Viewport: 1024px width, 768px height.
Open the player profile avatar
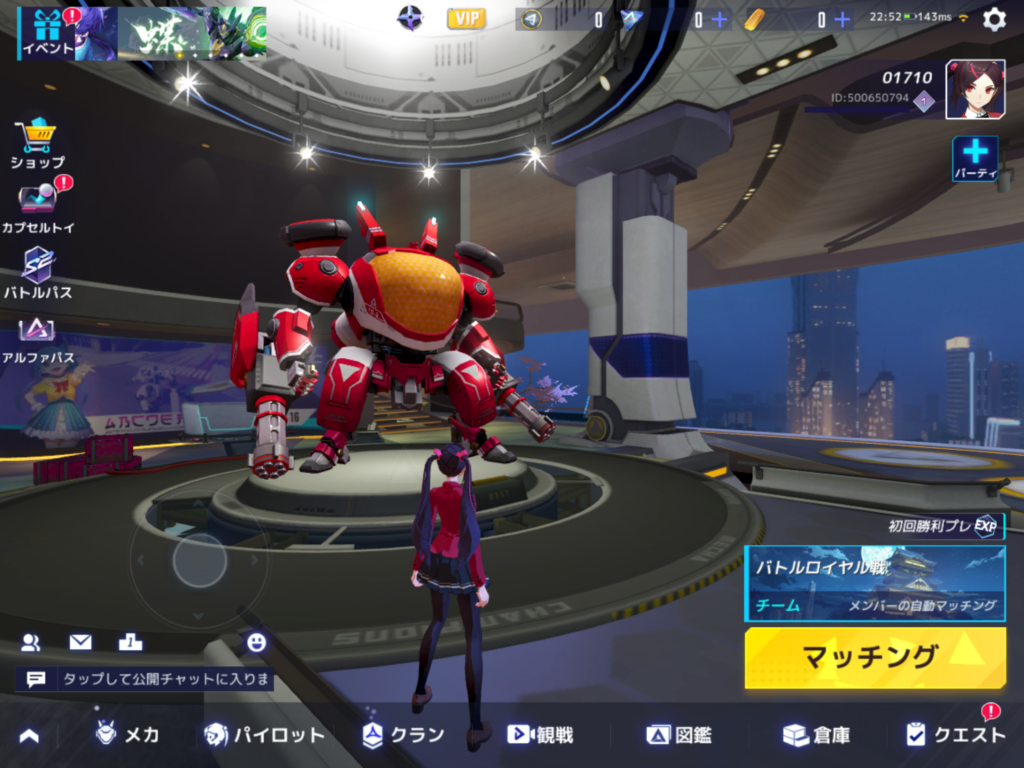tap(975, 89)
